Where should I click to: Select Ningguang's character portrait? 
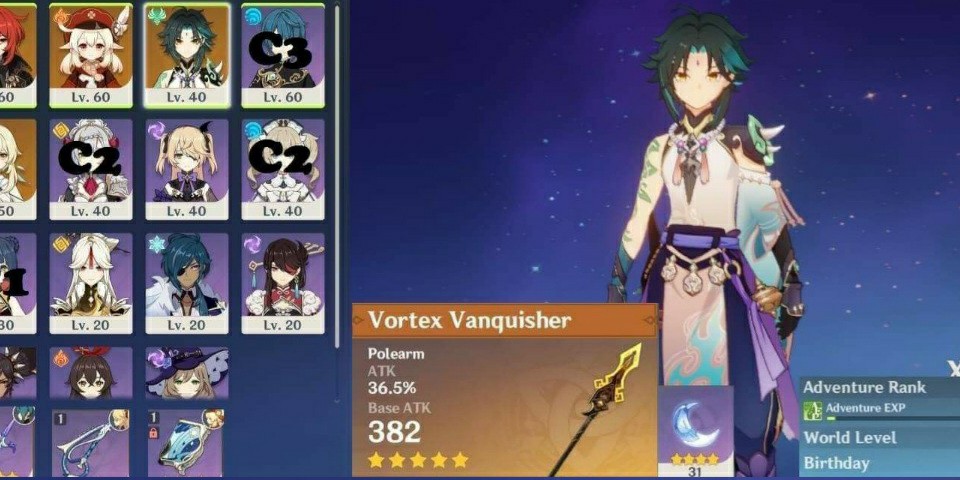(x=91, y=282)
